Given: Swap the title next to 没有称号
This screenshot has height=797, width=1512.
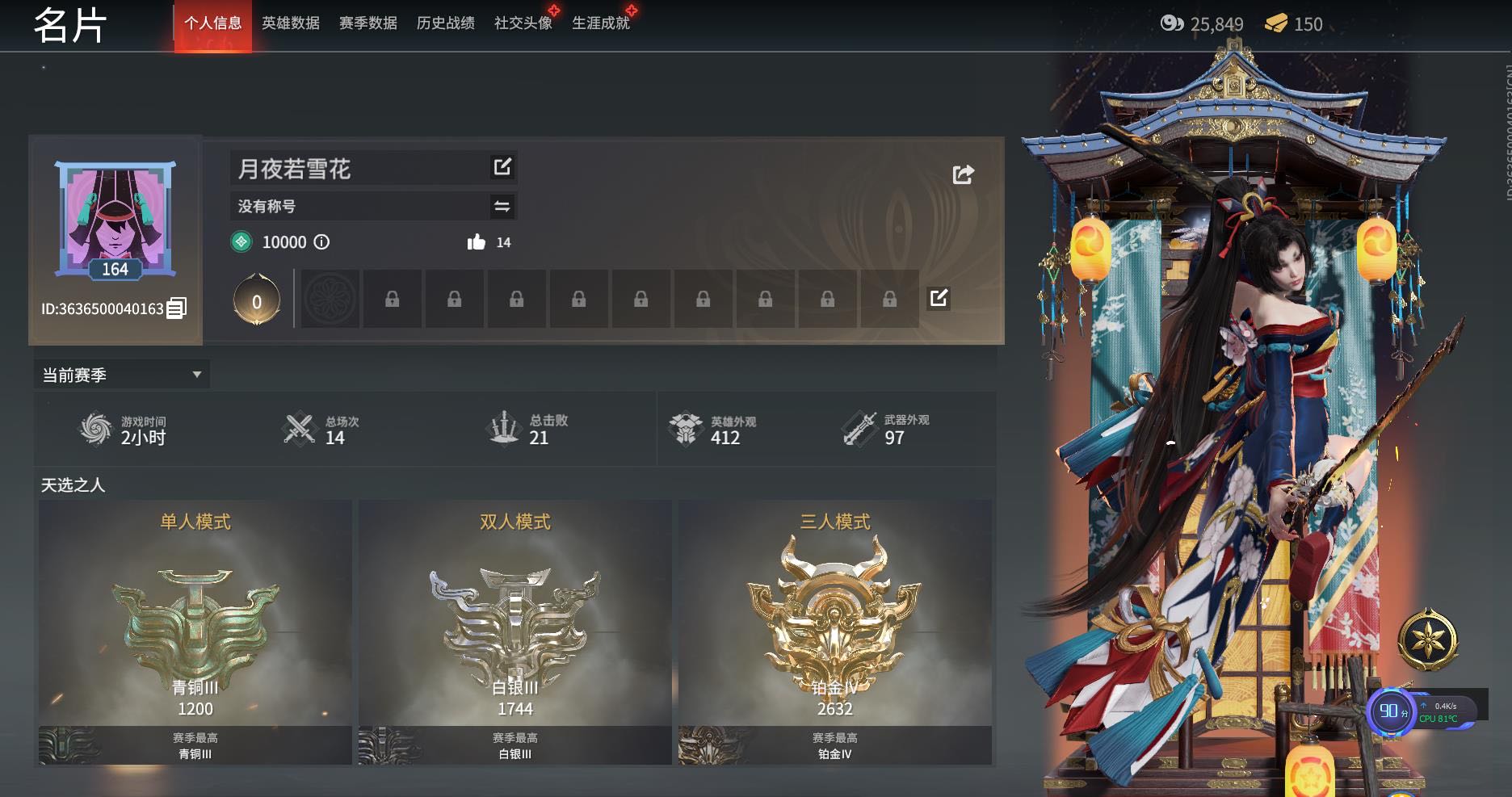Looking at the screenshot, I should (502, 207).
